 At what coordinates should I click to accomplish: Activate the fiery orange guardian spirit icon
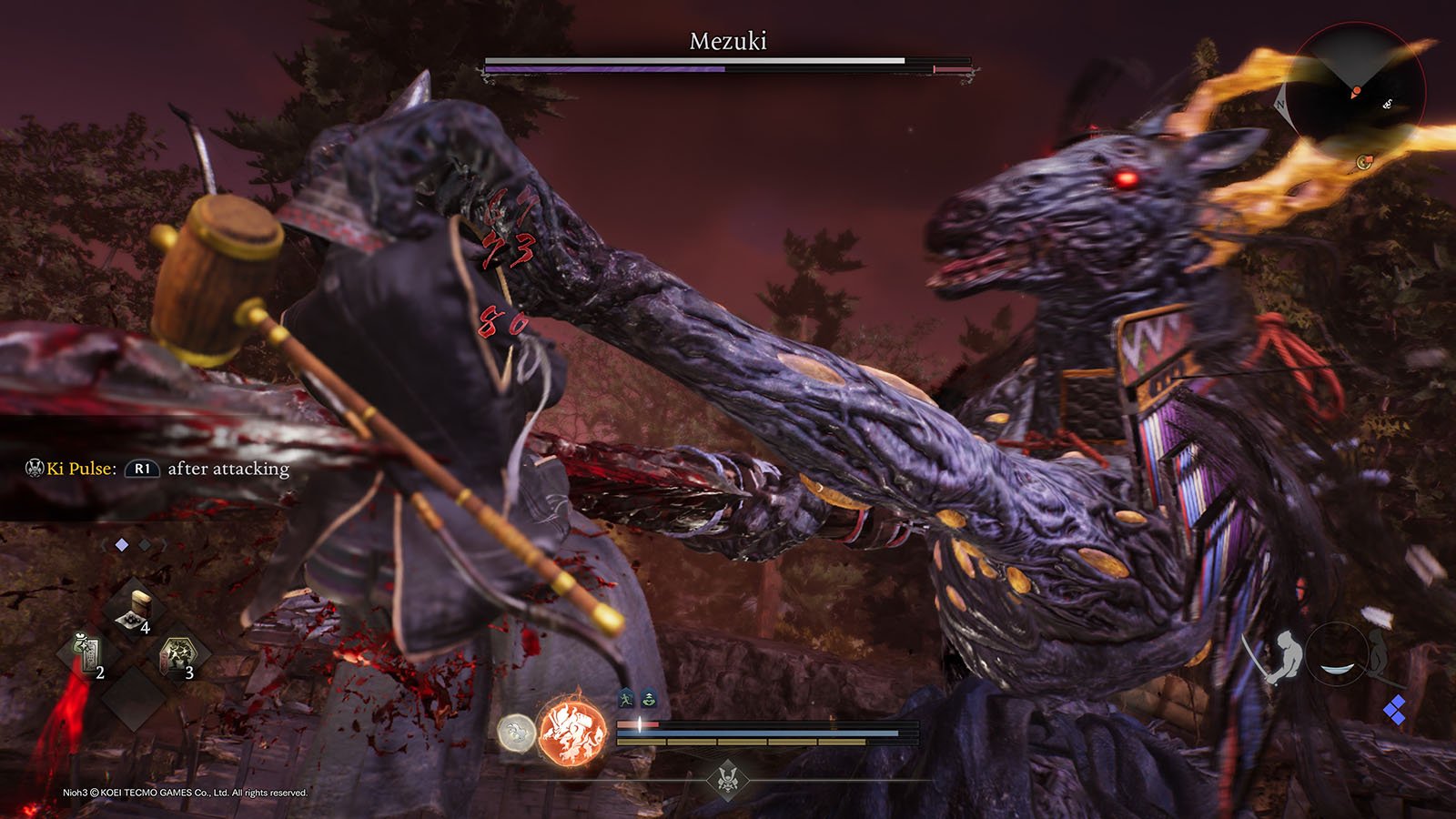click(572, 731)
